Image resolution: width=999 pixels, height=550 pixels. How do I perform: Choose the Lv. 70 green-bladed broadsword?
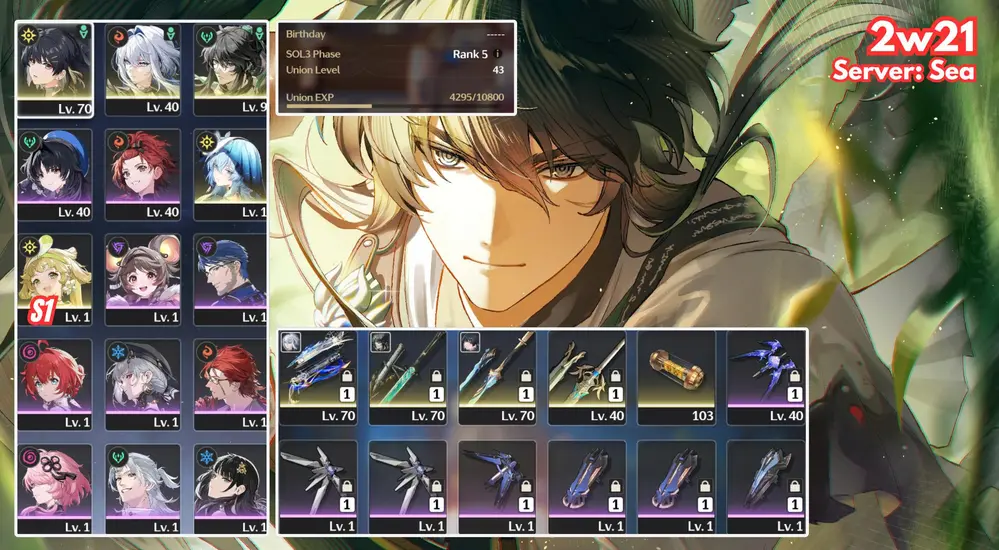point(407,372)
